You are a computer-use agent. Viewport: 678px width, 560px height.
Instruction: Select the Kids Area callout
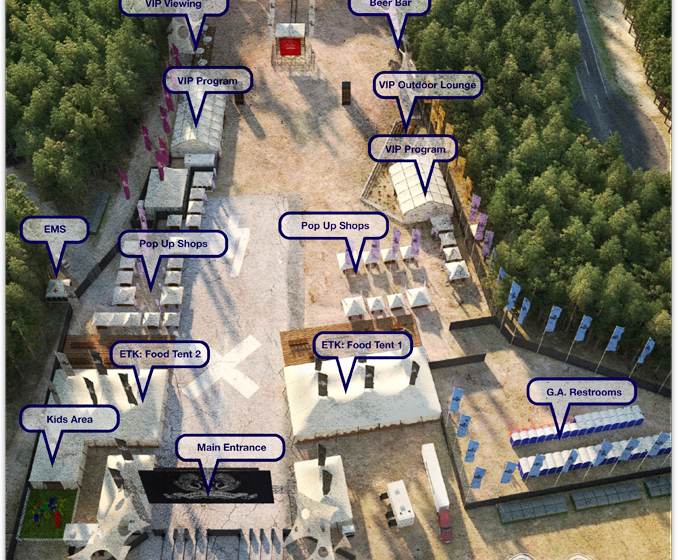70,420
